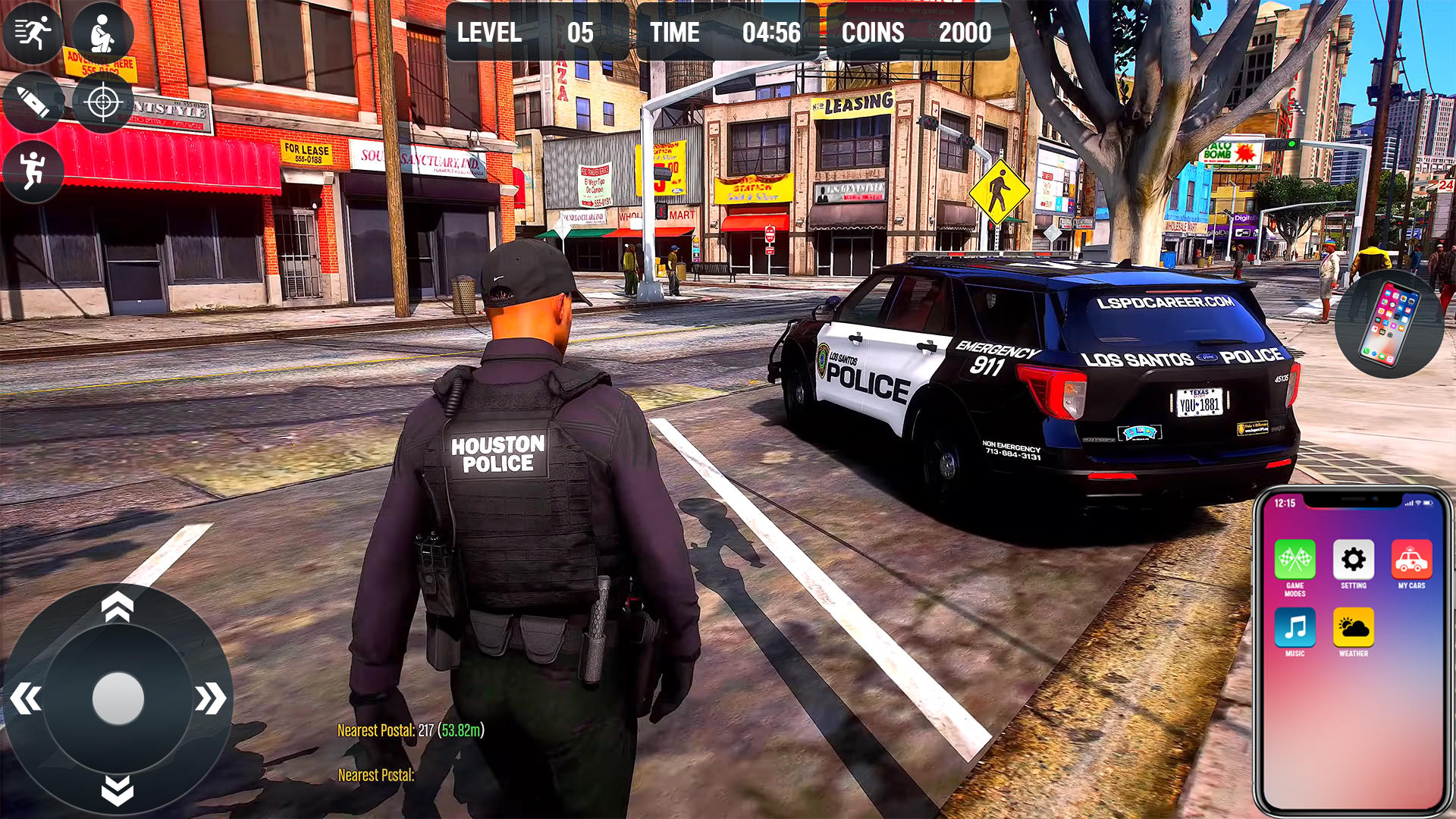
Task: Fire using the bullet icon button
Action: tap(33, 102)
